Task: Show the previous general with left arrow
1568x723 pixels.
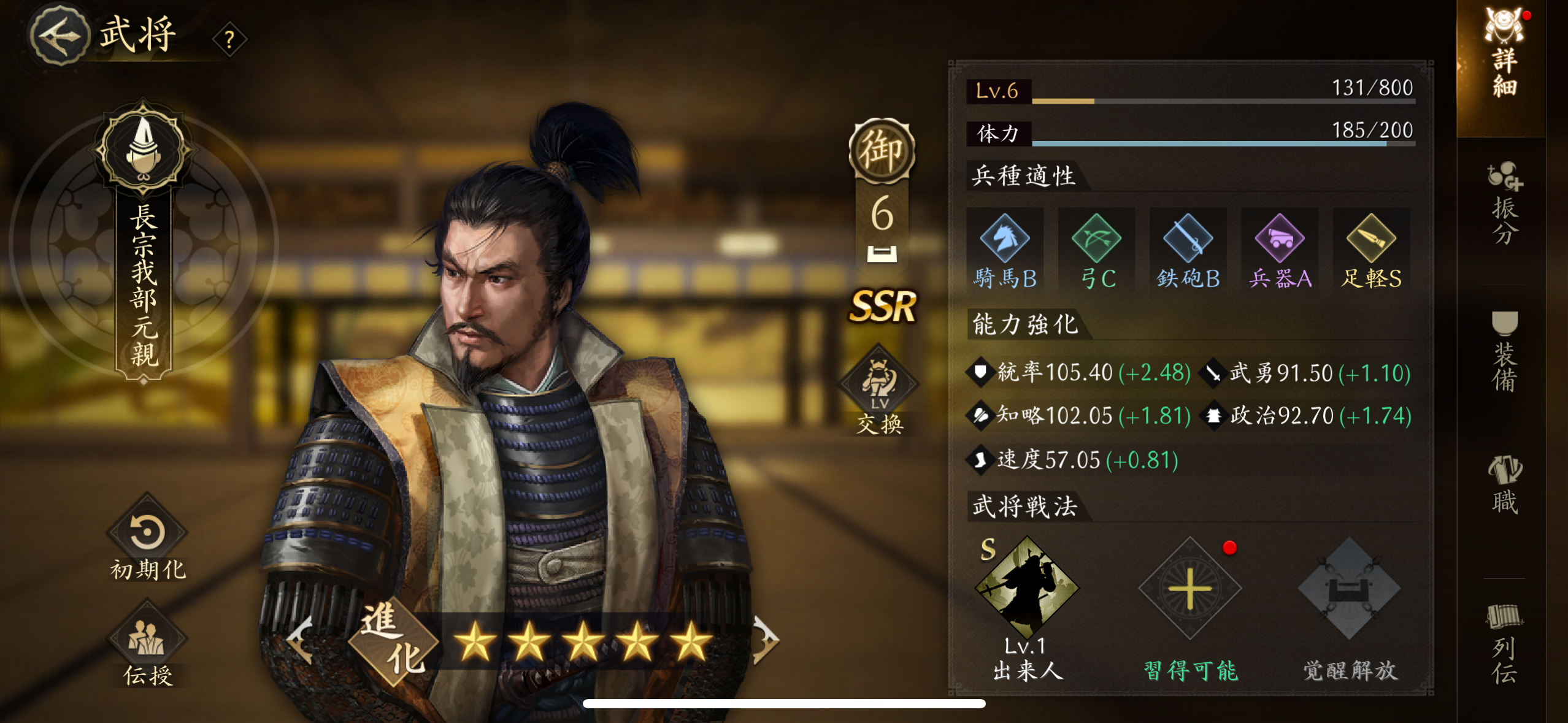Action: 301,641
